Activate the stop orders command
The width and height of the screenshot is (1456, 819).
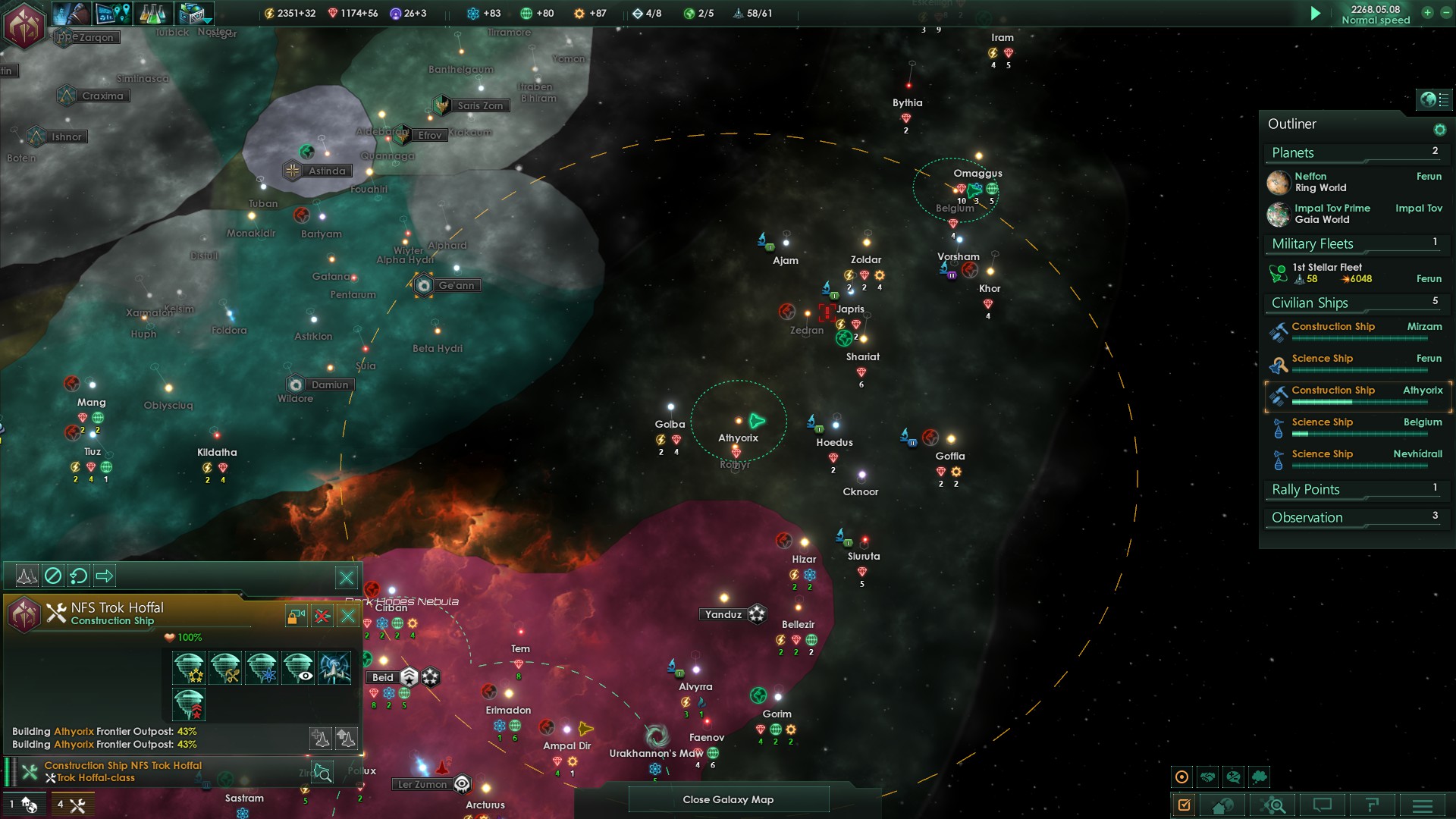52,576
